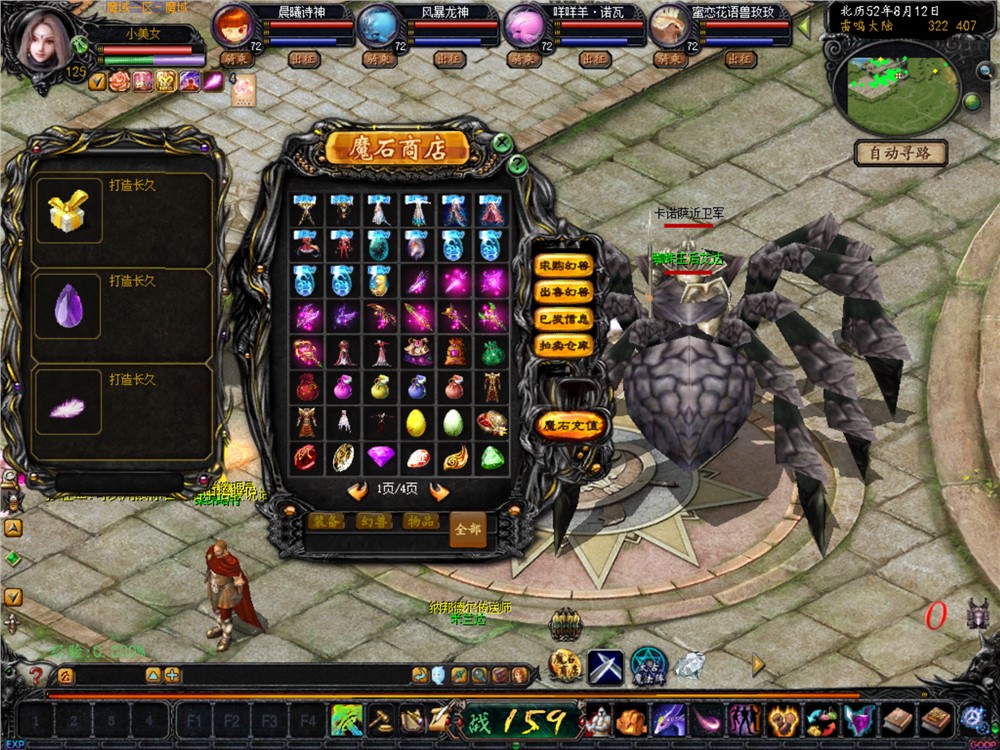Select the purple crystal gem slot
This screenshot has width=1000, height=750.
tap(68, 307)
